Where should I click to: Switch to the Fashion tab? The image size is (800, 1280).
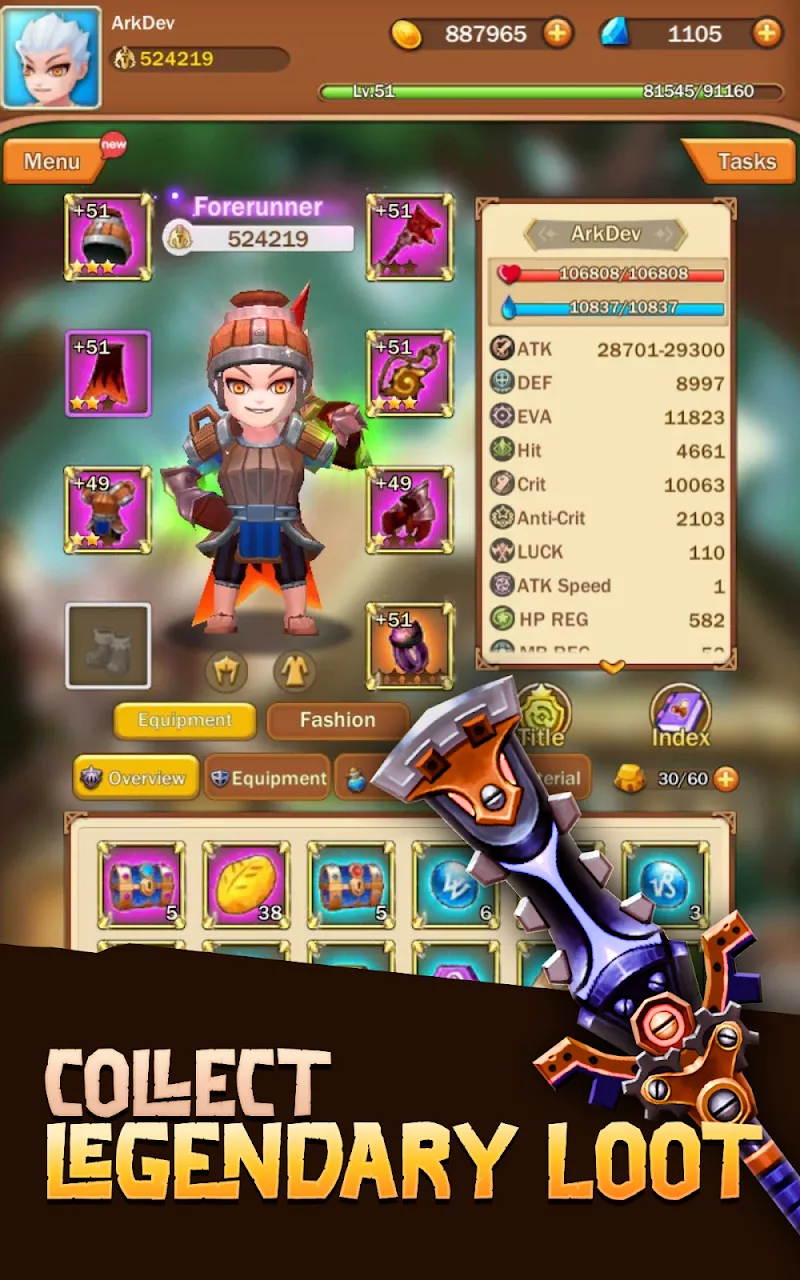pos(337,720)
